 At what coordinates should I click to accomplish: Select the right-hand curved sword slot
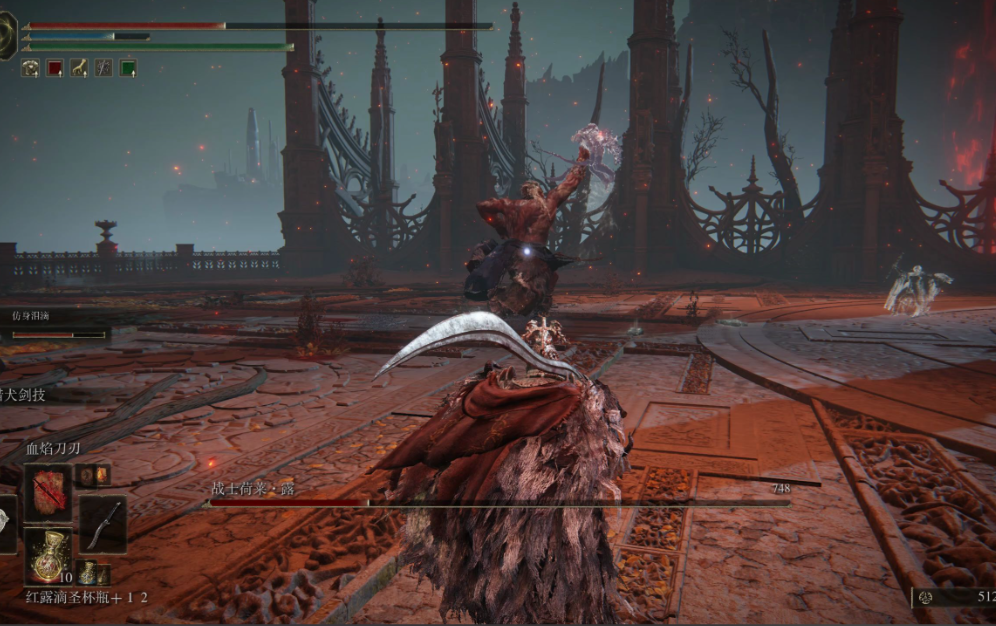point(103,524)
